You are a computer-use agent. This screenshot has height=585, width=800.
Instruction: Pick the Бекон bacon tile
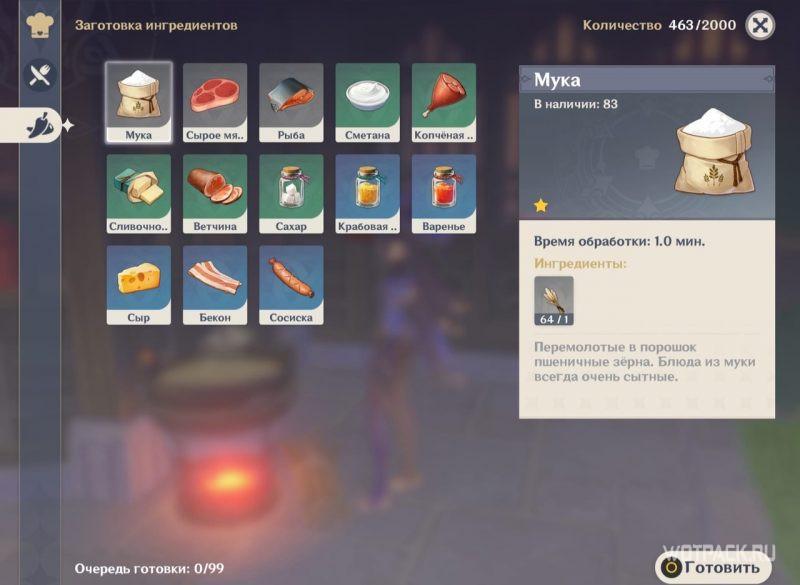215,285
